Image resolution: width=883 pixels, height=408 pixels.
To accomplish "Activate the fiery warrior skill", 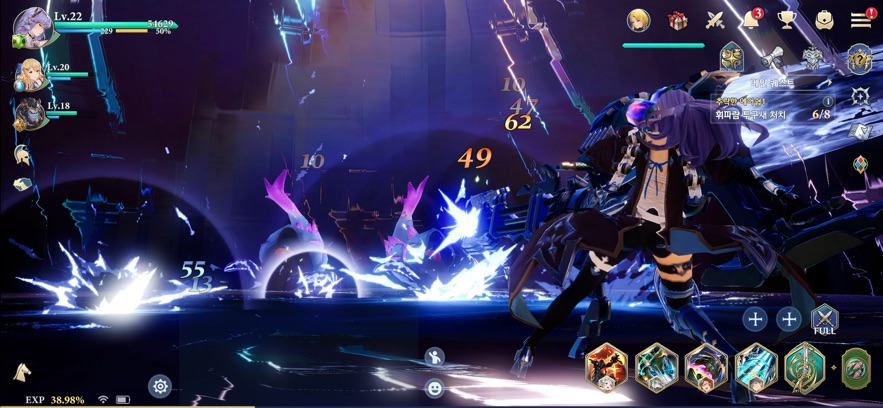I will 606,366.
